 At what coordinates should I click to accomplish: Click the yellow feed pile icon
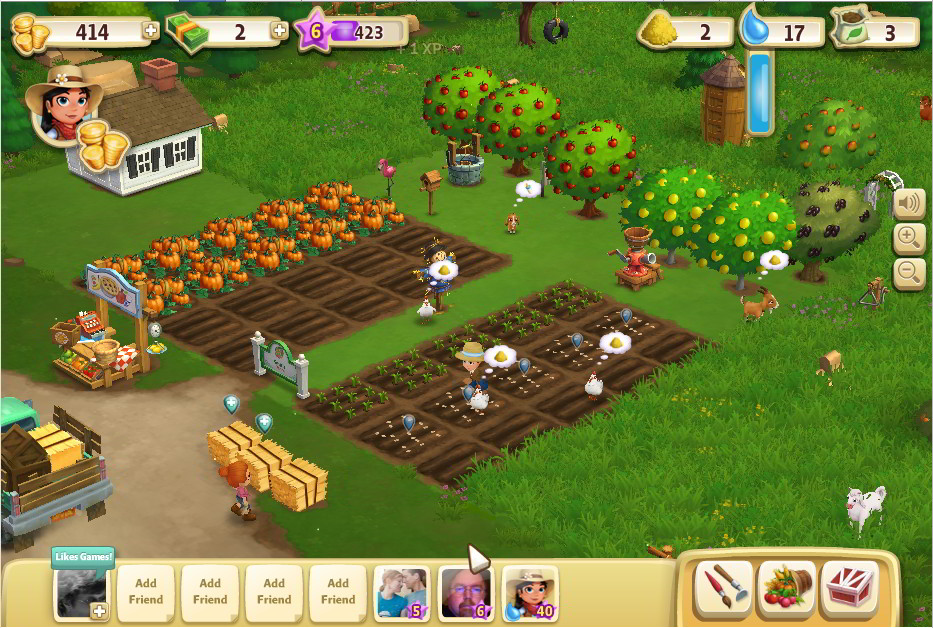[659, 29]
